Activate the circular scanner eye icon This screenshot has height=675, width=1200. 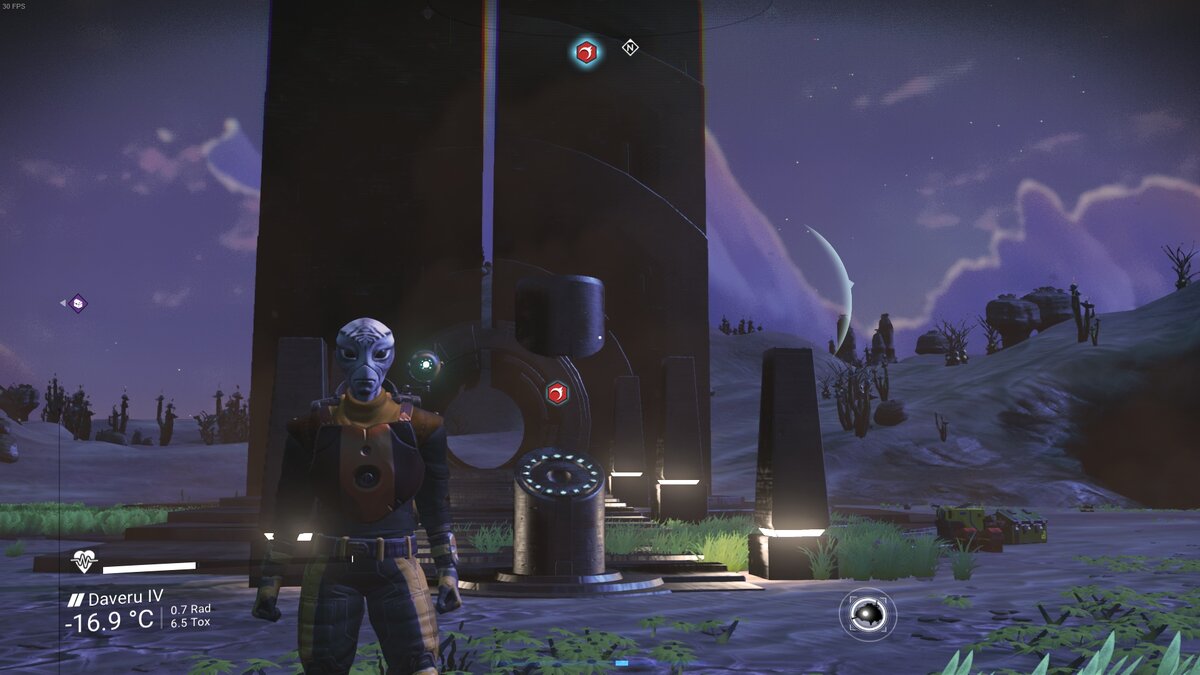pyautogui.click(x=867, y=614)
